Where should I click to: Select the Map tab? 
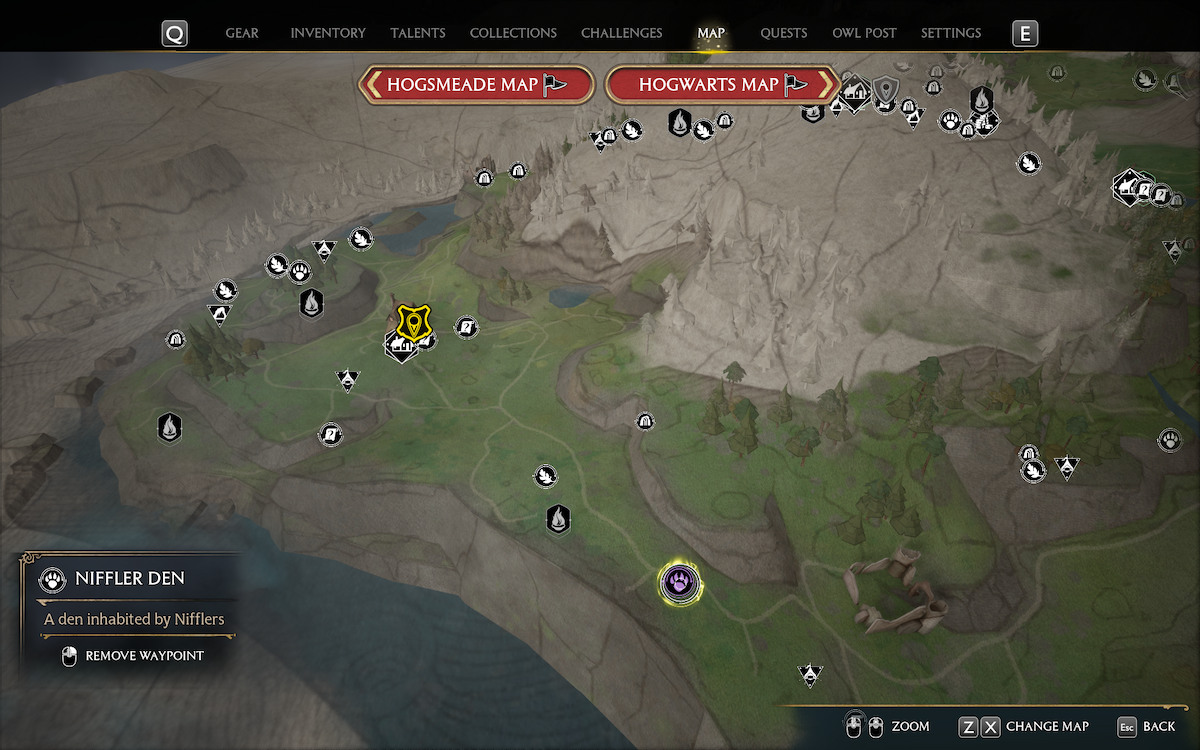point(711,33)
